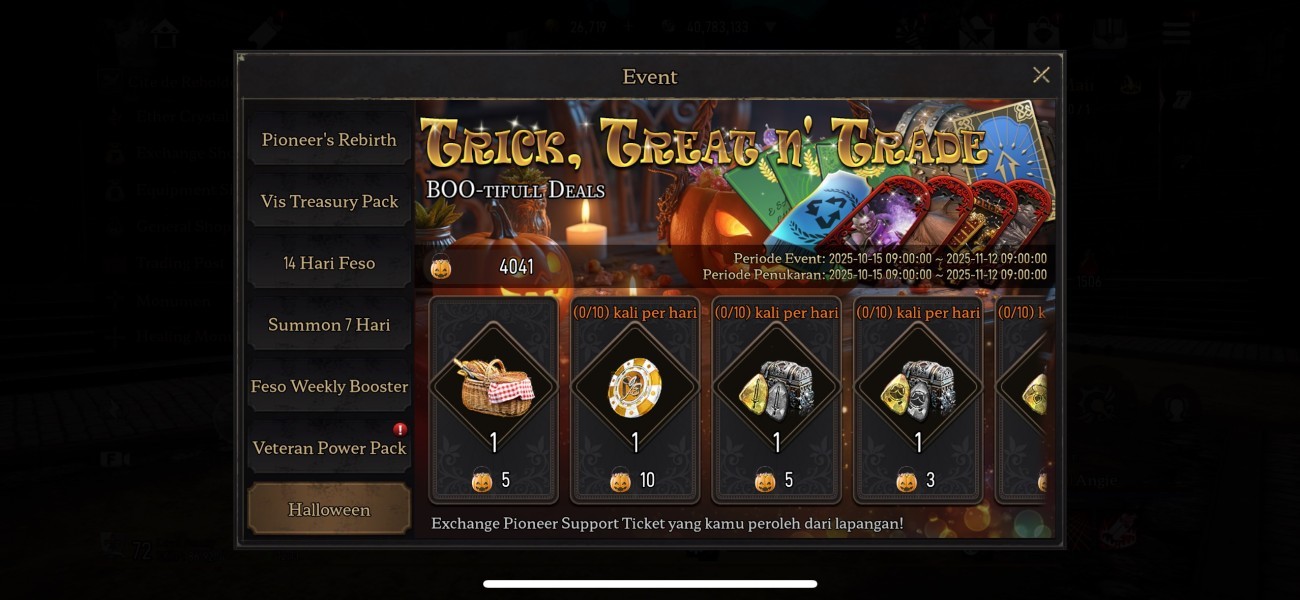View the Veteran Power Pack tab
Screen dimensions: 1300x600
click(x=329, y=448)
